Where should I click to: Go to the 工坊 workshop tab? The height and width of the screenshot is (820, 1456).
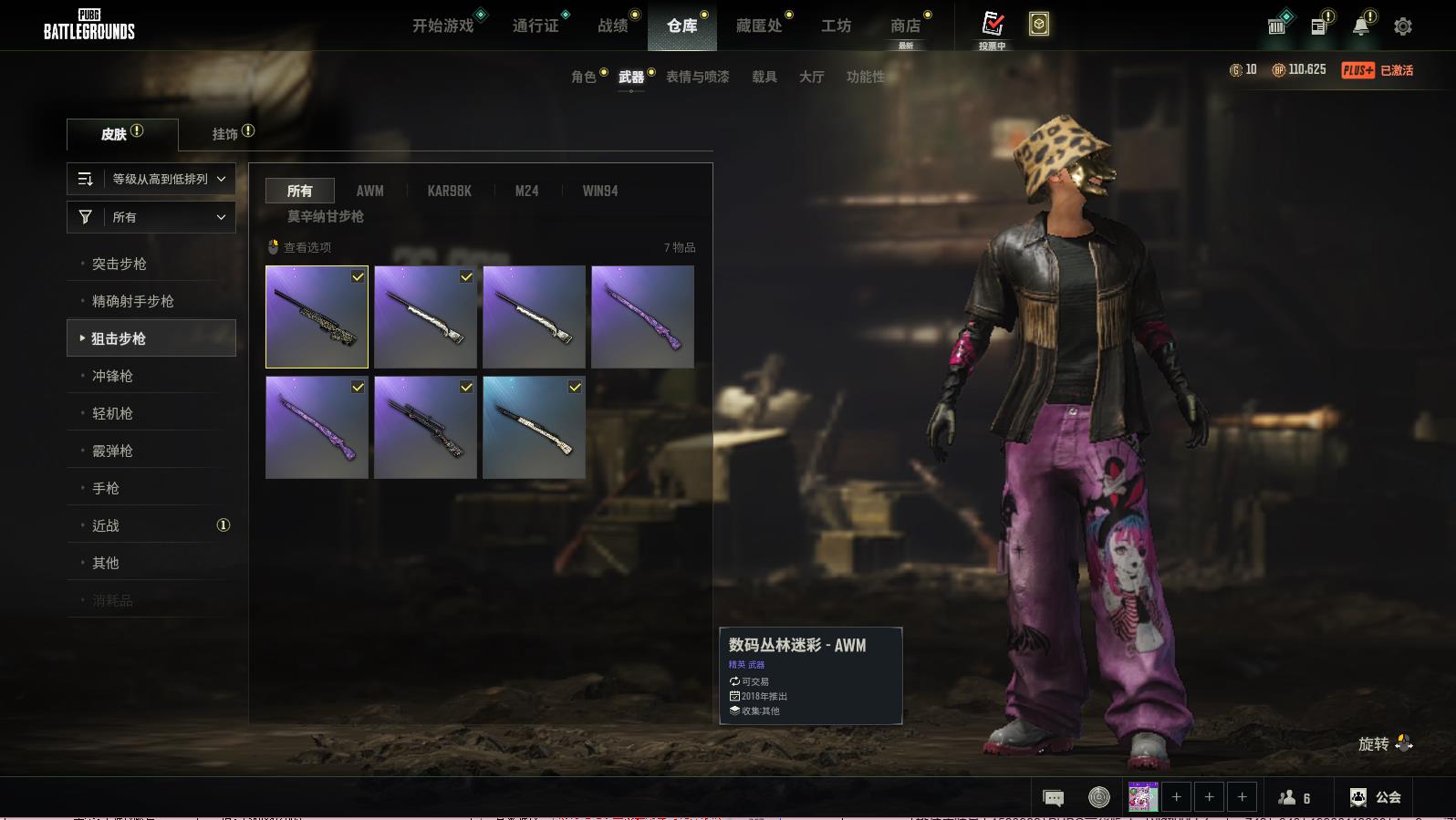click(x=836, y=26)
